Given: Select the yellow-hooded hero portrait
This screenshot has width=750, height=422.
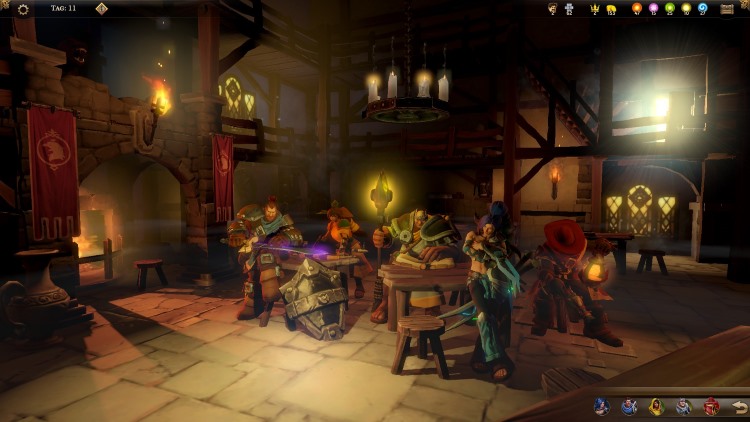Looking at the screenshot, I should [x=656, y=406].
